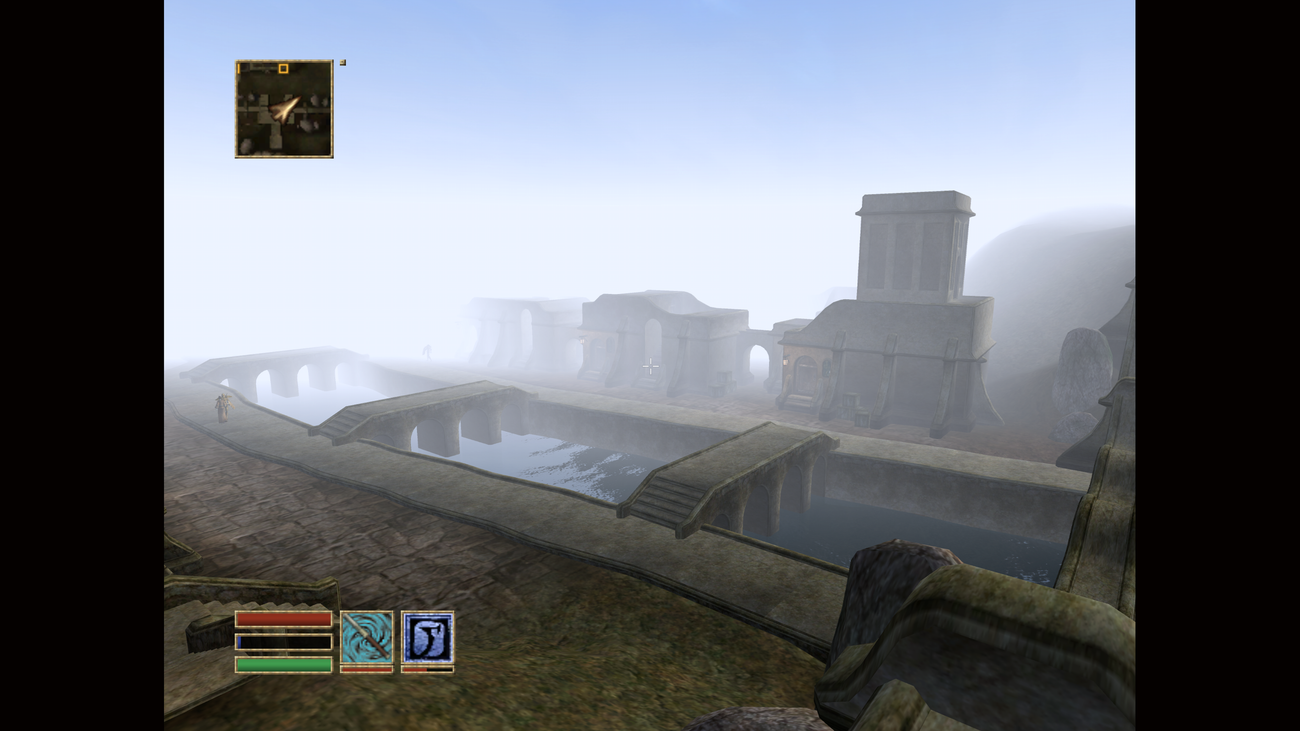Screen dimensions: 1300x731
Task: Click the blue magicka bar
Action: (x=282, y=641)
